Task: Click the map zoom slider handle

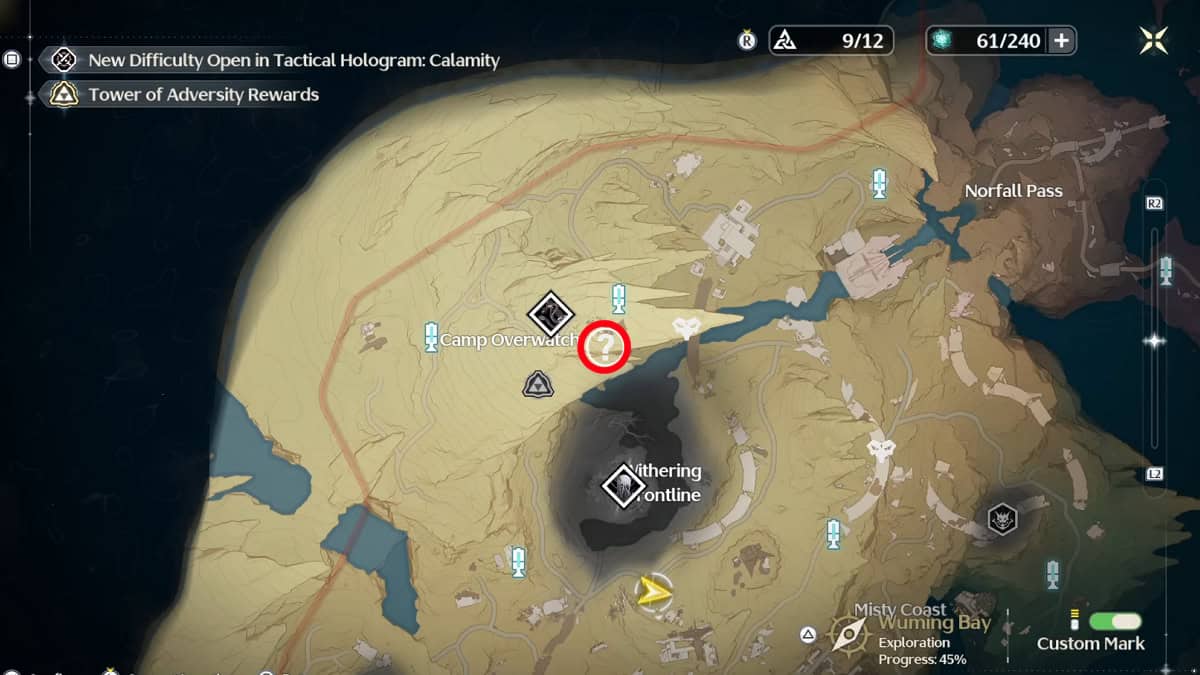Action: [1155, 341]
